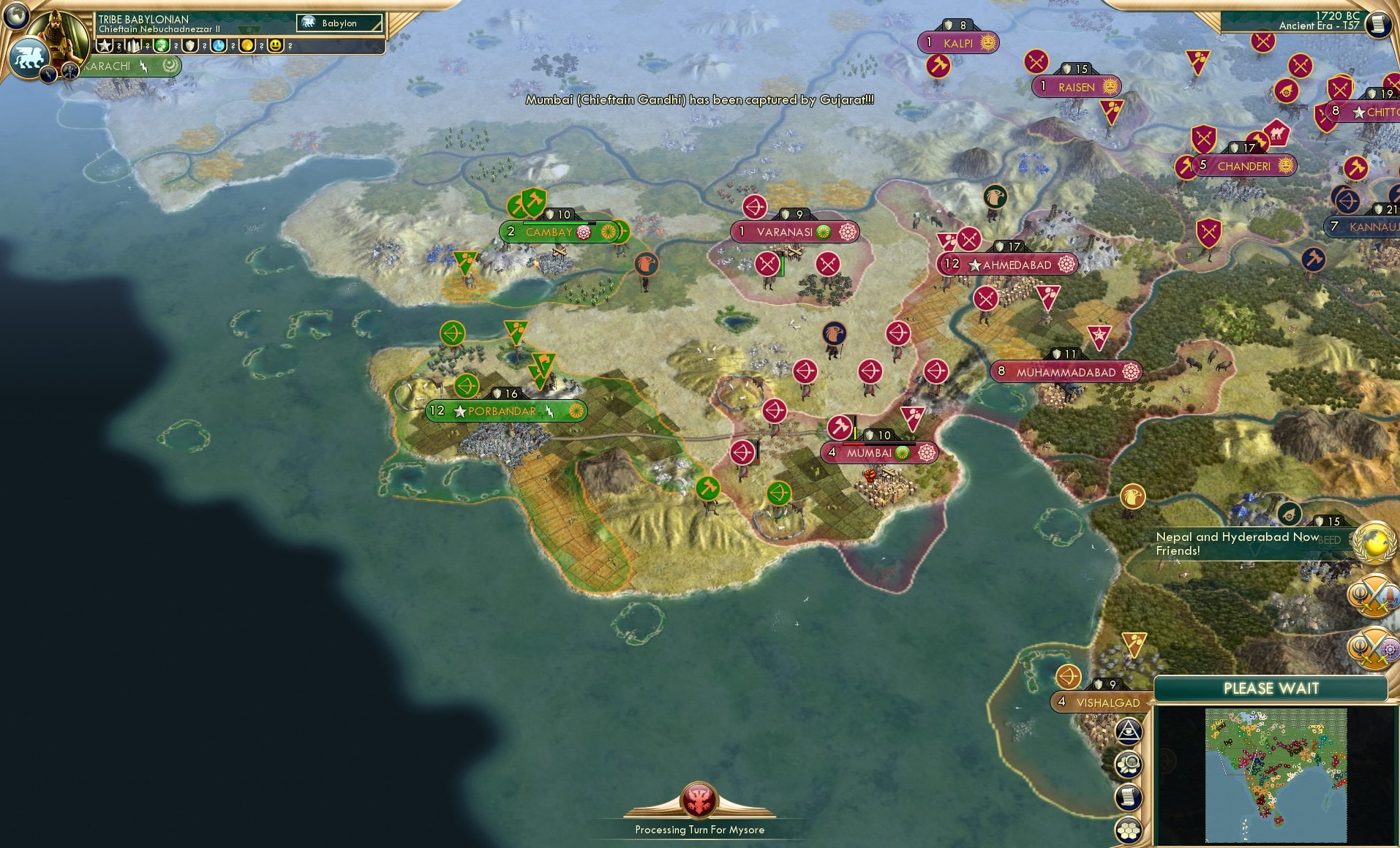The height and width of the screenshot is (848, 1400).
Task: Click the crossed-swords war declaration notification
Action: (1375, 596)
